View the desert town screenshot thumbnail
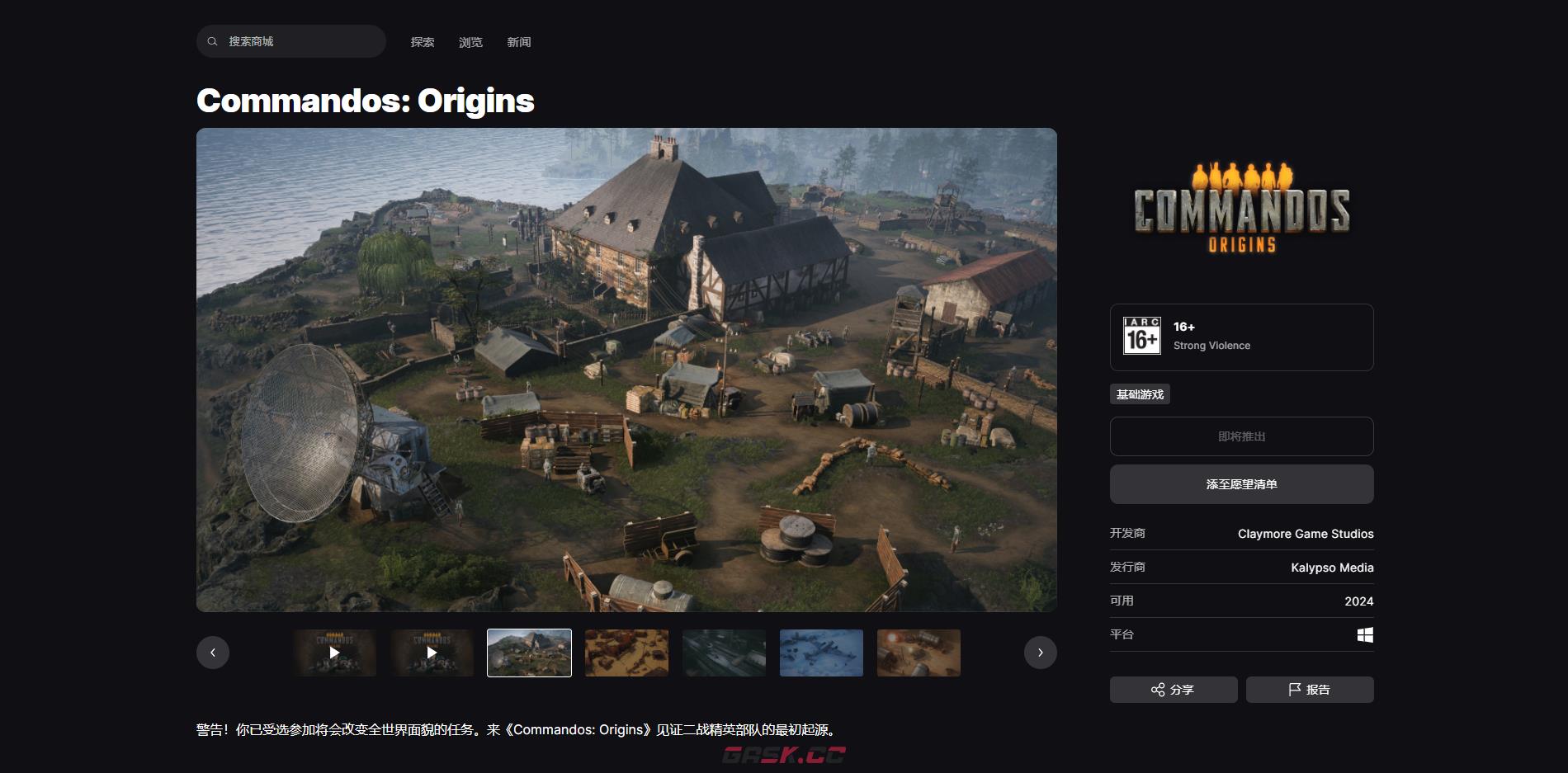 (626, 653)
